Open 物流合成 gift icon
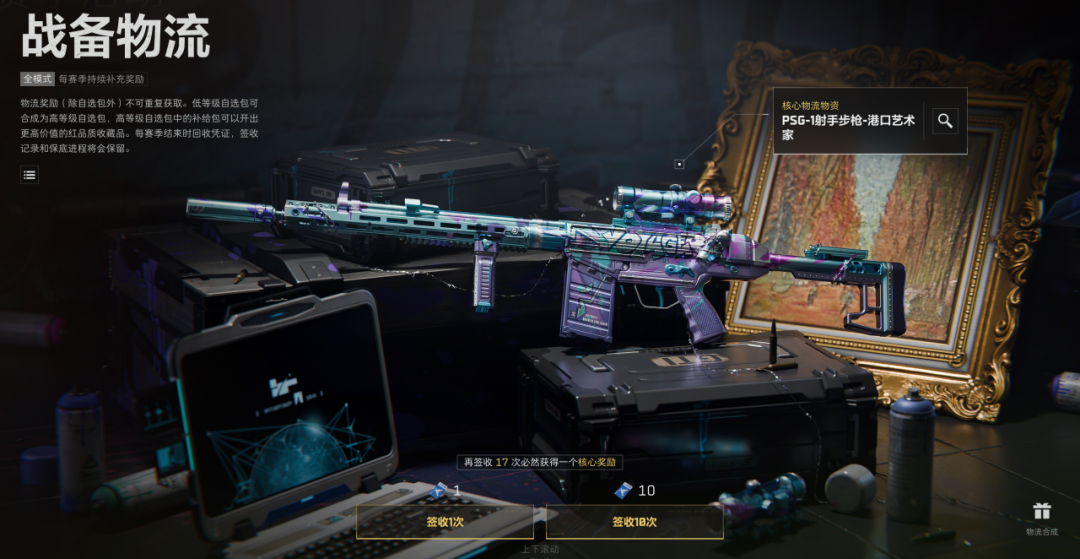 pos(1042,513)
